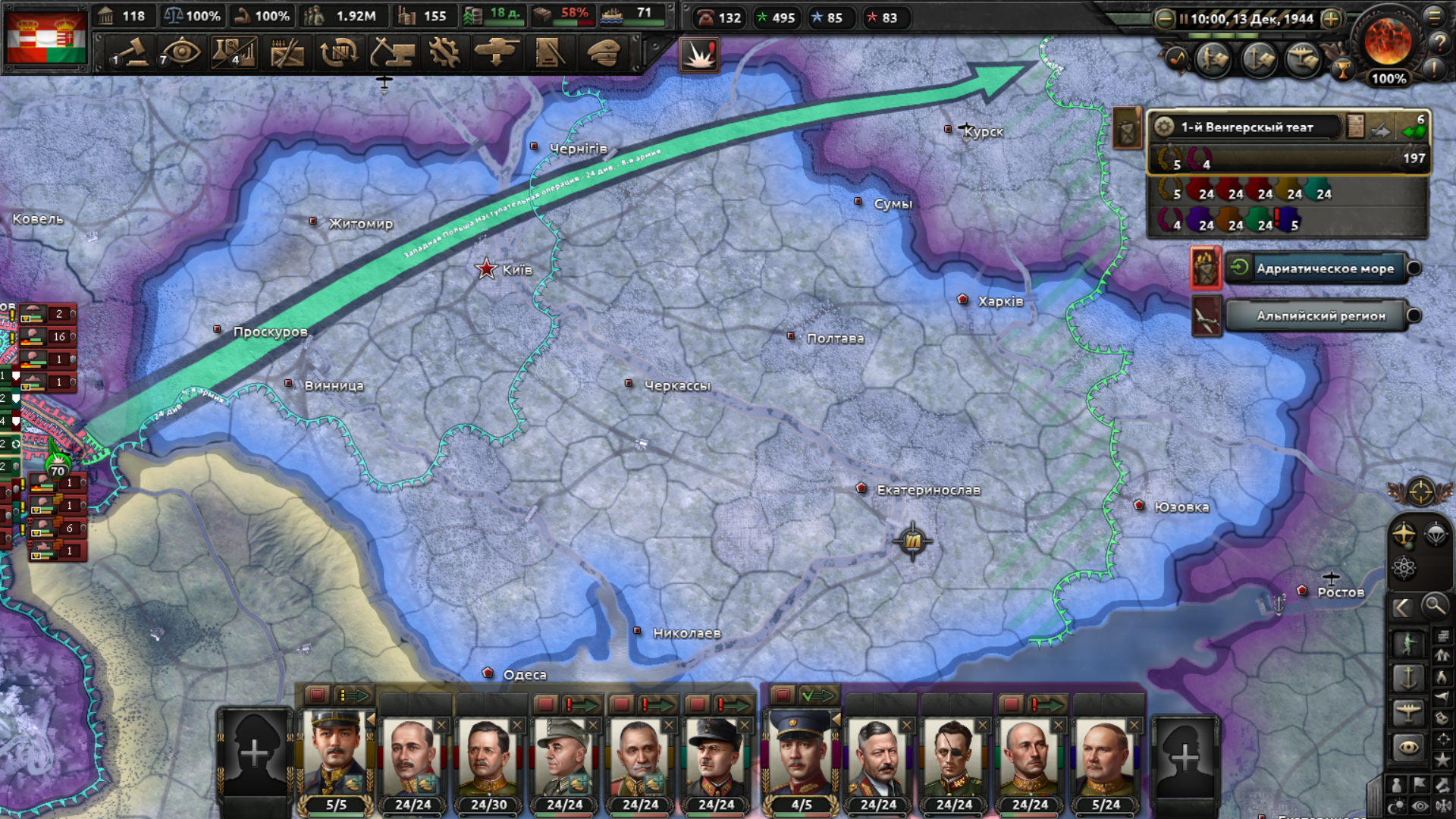Open the officer corps cap icon
Image resolution: width=1456 pixels, height=819 pixels.
[x=604, y=53]
